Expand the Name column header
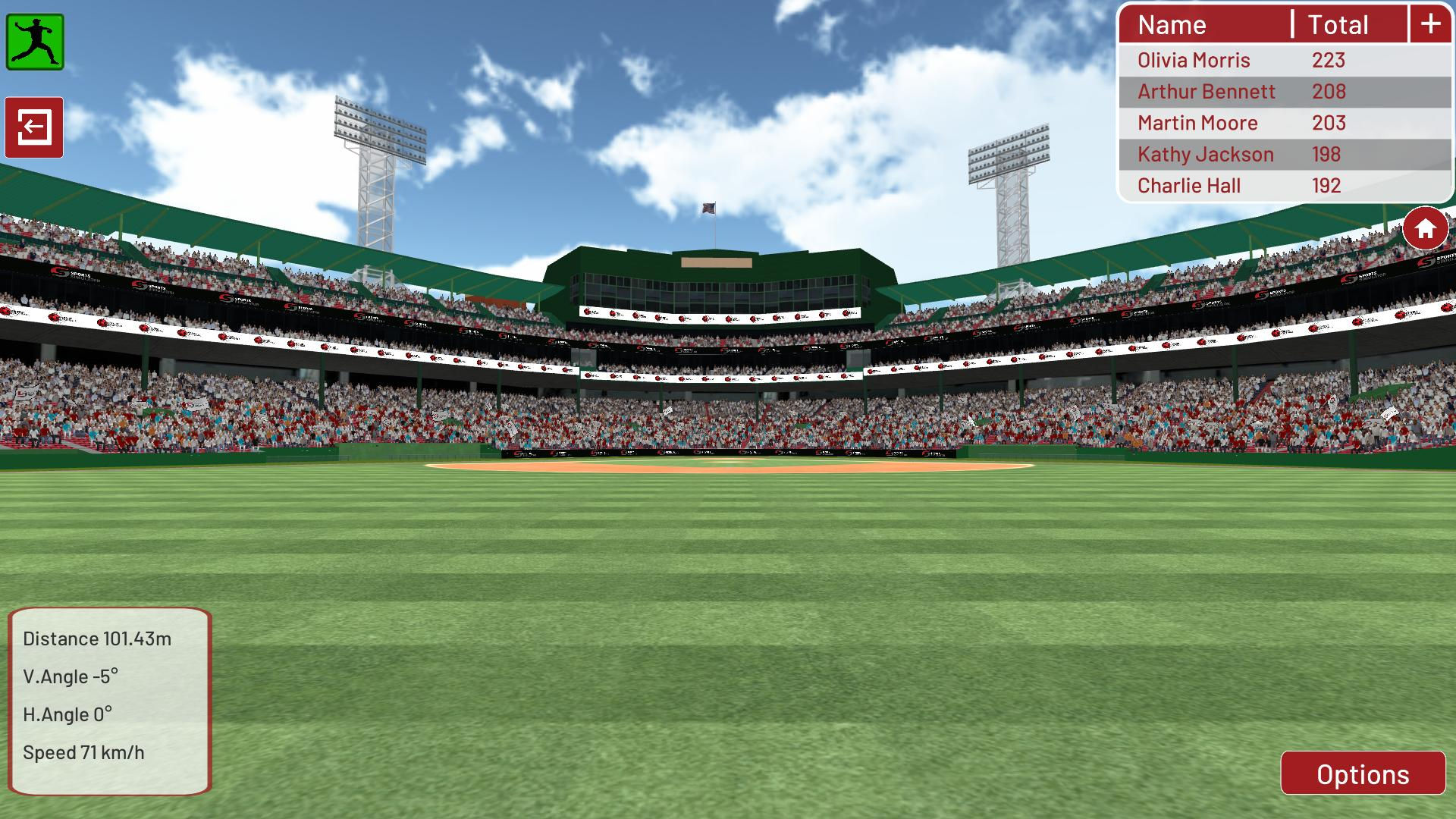Viewport: 1456px width, 819px height. pyautogui.click(x=1172, y=24)
